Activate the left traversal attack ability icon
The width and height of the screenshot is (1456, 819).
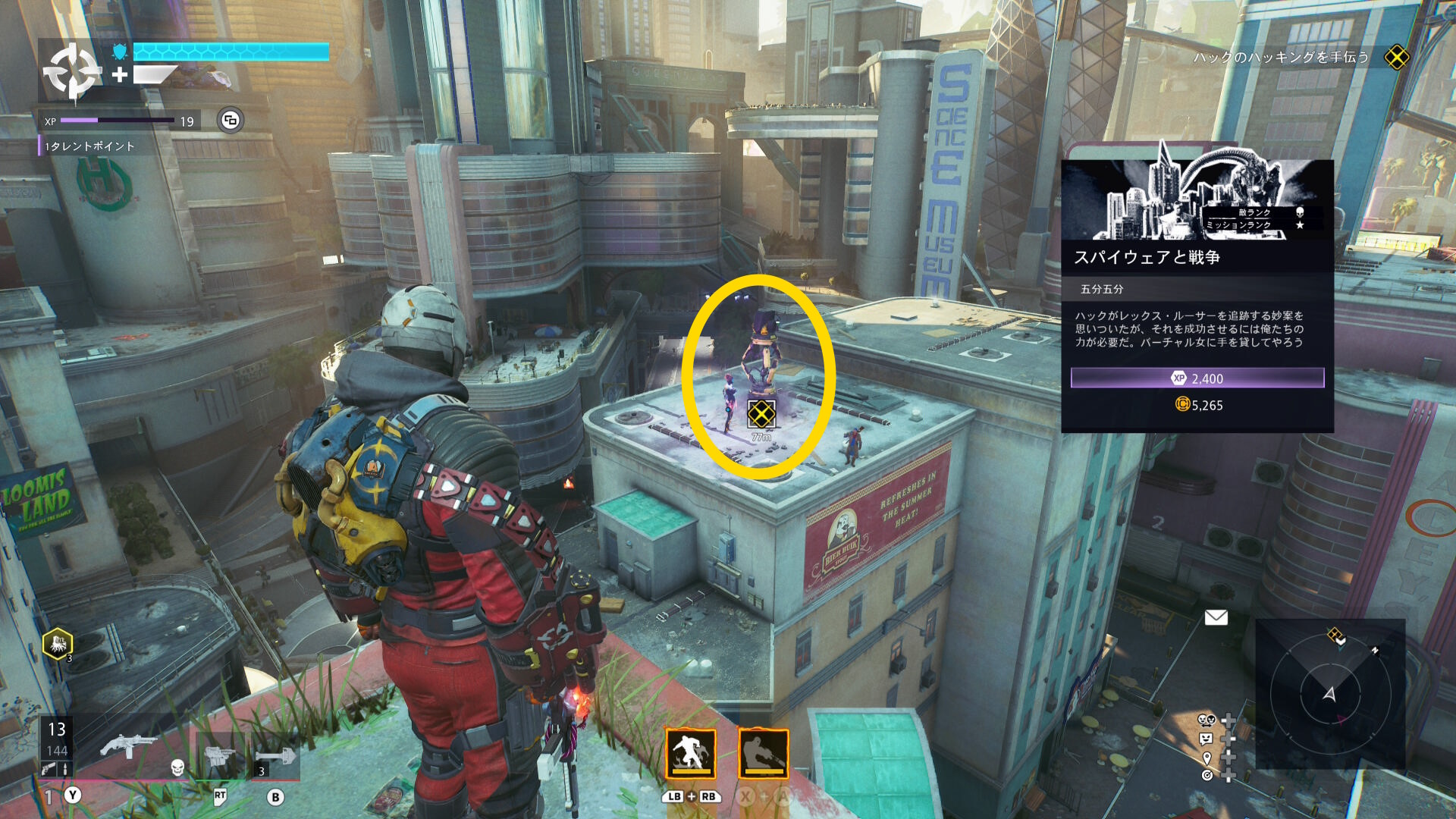(690, 754)
